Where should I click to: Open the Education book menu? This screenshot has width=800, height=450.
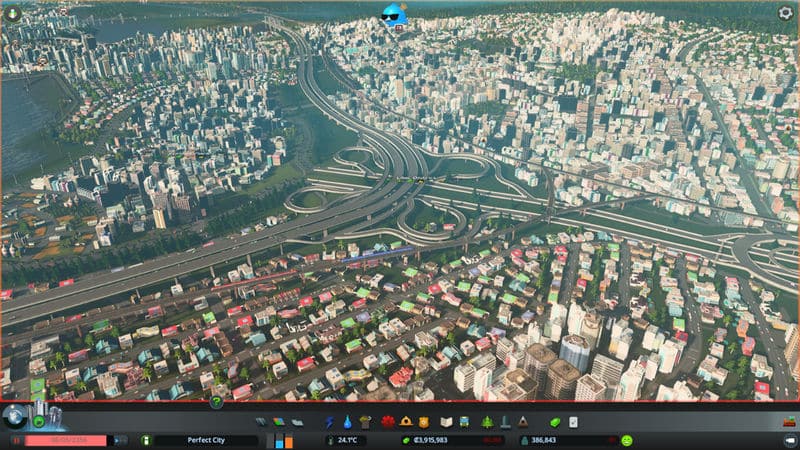(x=447, y=422)
